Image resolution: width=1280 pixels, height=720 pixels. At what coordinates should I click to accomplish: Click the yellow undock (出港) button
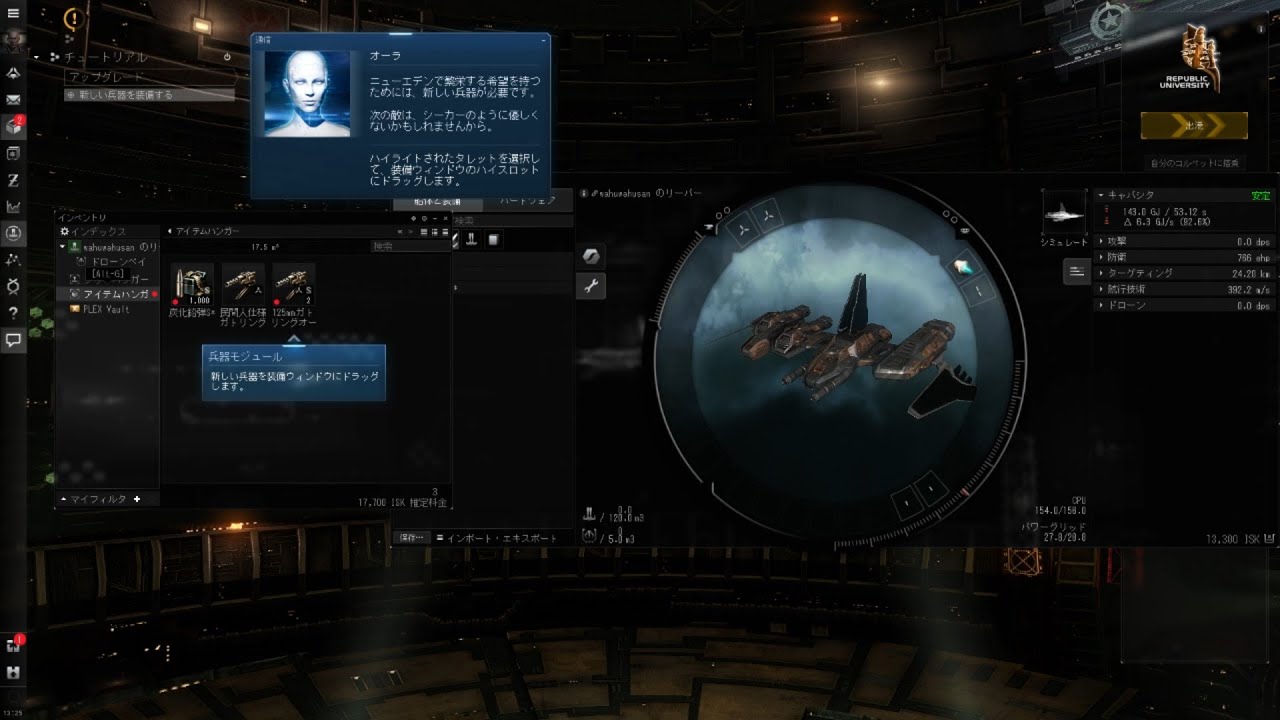point(1194,126)
